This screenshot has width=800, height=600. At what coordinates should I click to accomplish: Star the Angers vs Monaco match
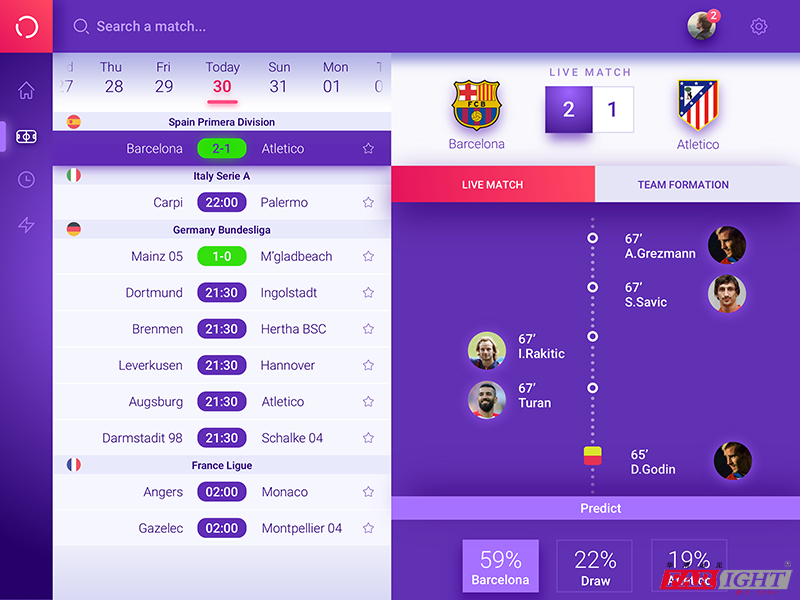pos(368,492)
